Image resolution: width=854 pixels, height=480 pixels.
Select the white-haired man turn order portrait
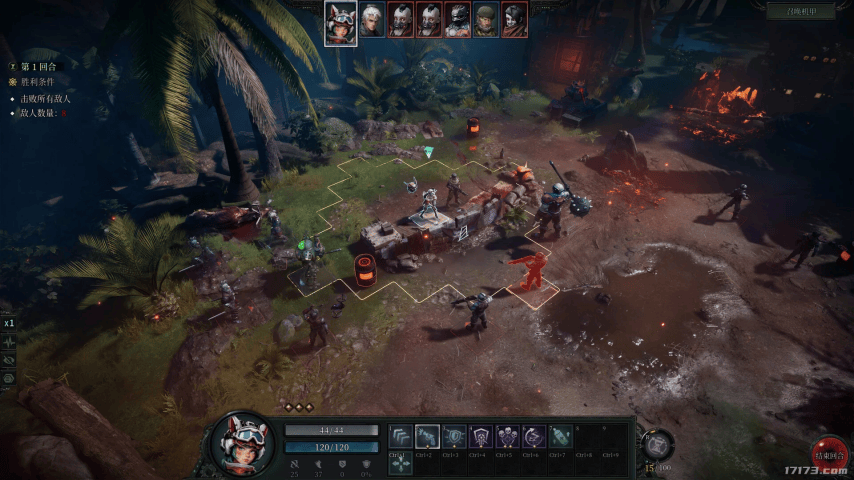(372, 21)
